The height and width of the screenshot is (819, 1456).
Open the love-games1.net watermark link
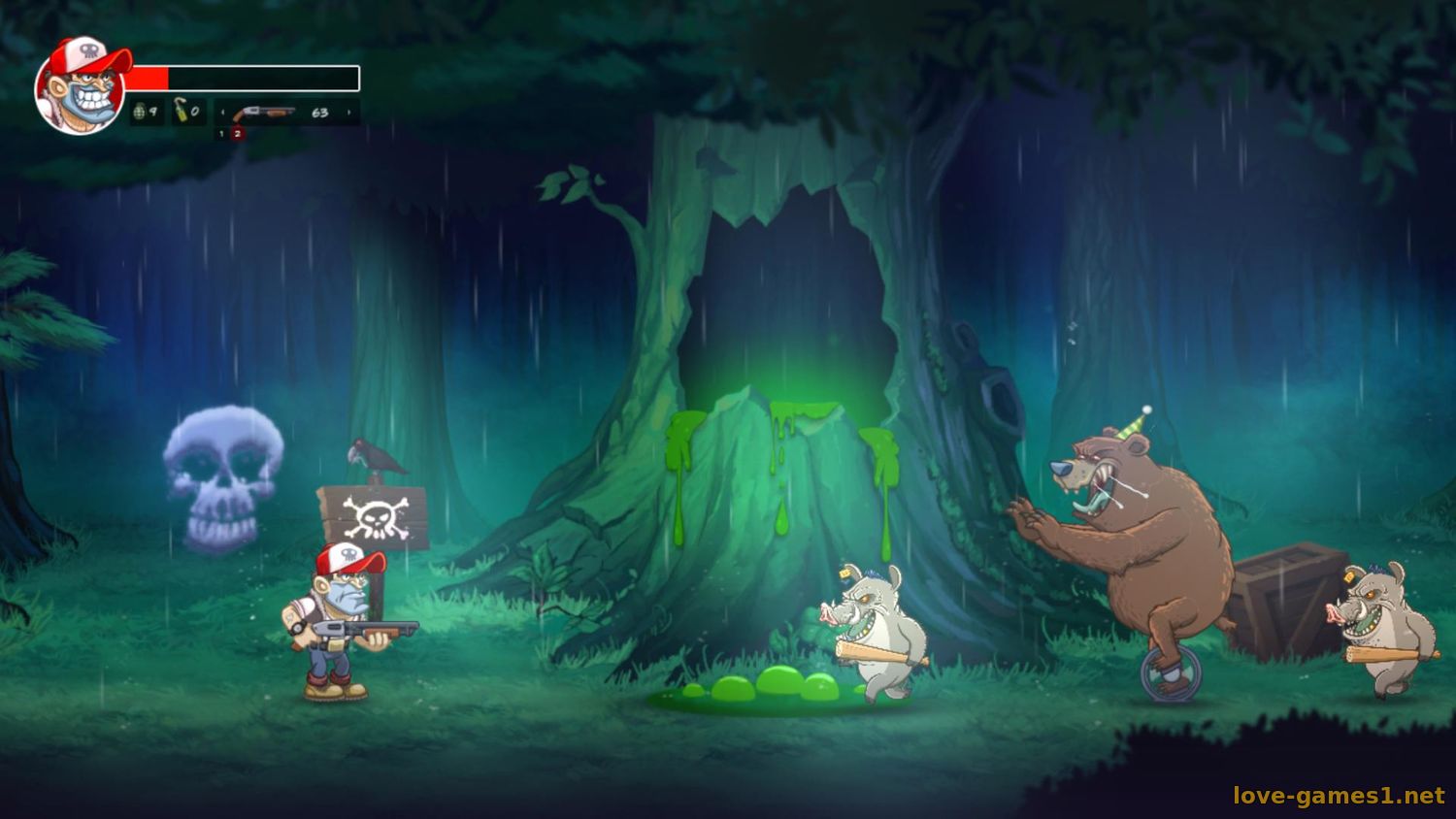pyautogui.click(x=1339, y=796)
